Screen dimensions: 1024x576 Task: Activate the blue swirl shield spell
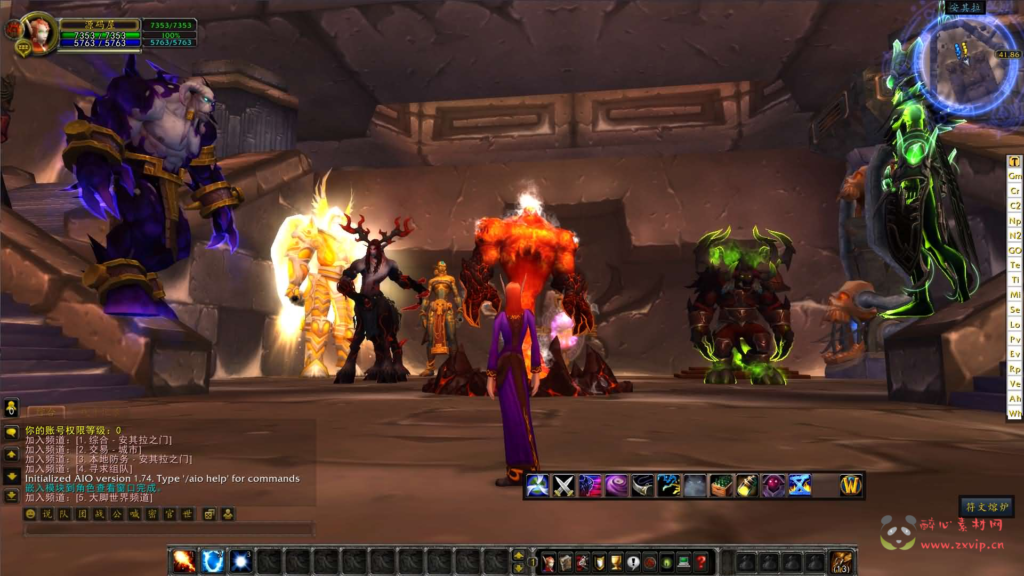pyautogui.click(x=212, y=561)
